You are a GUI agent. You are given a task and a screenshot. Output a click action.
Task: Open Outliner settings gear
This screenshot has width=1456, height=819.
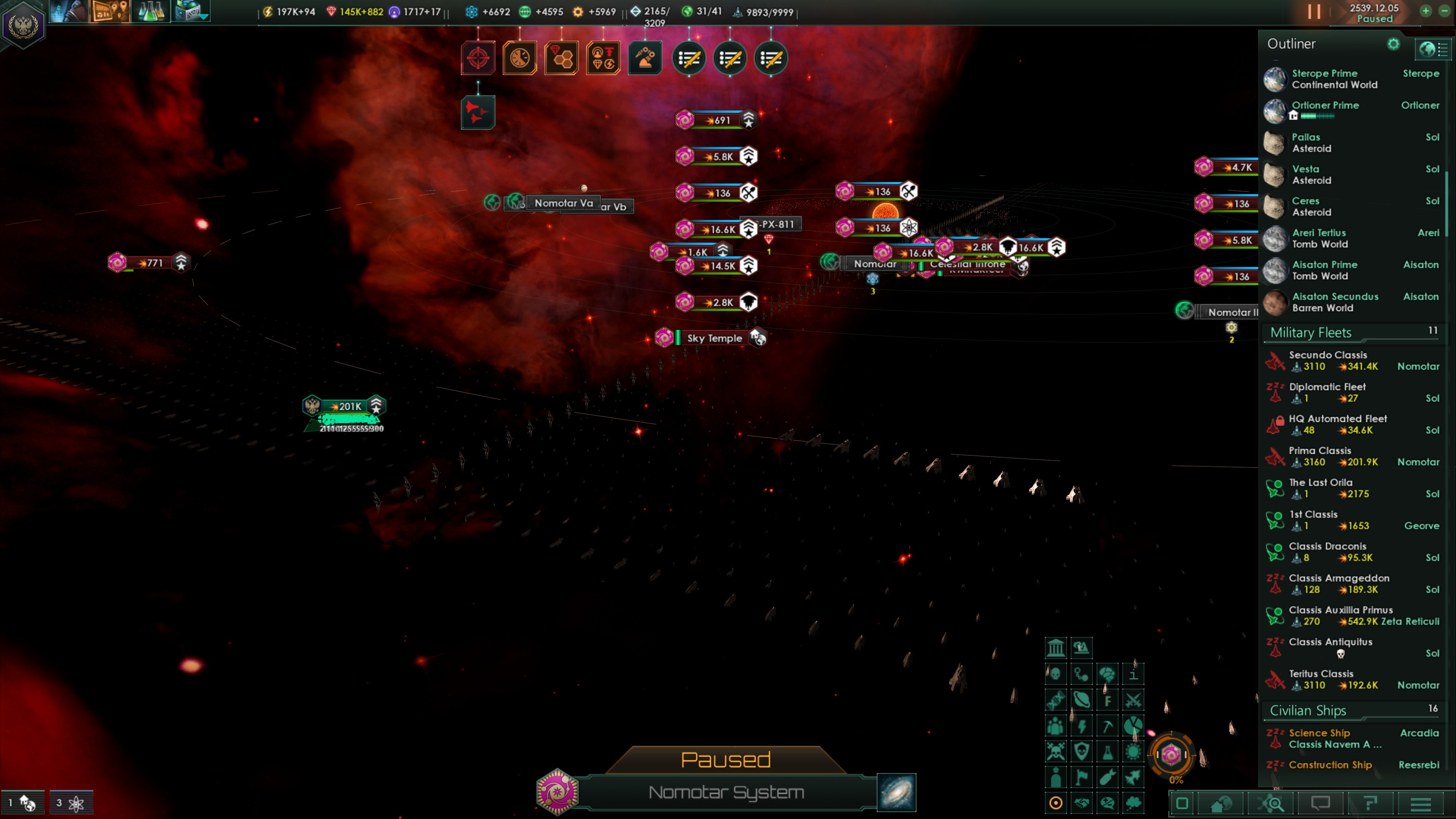pos(1393,44)
